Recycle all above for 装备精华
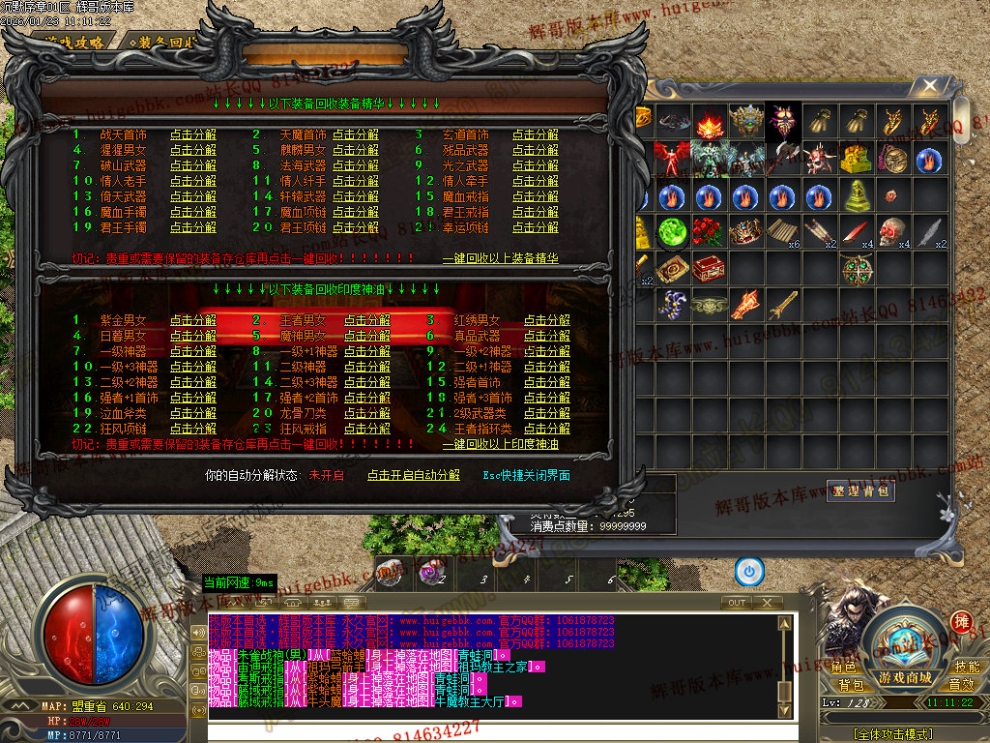Viewport: 990px width, 743px height. coord(500,258)
